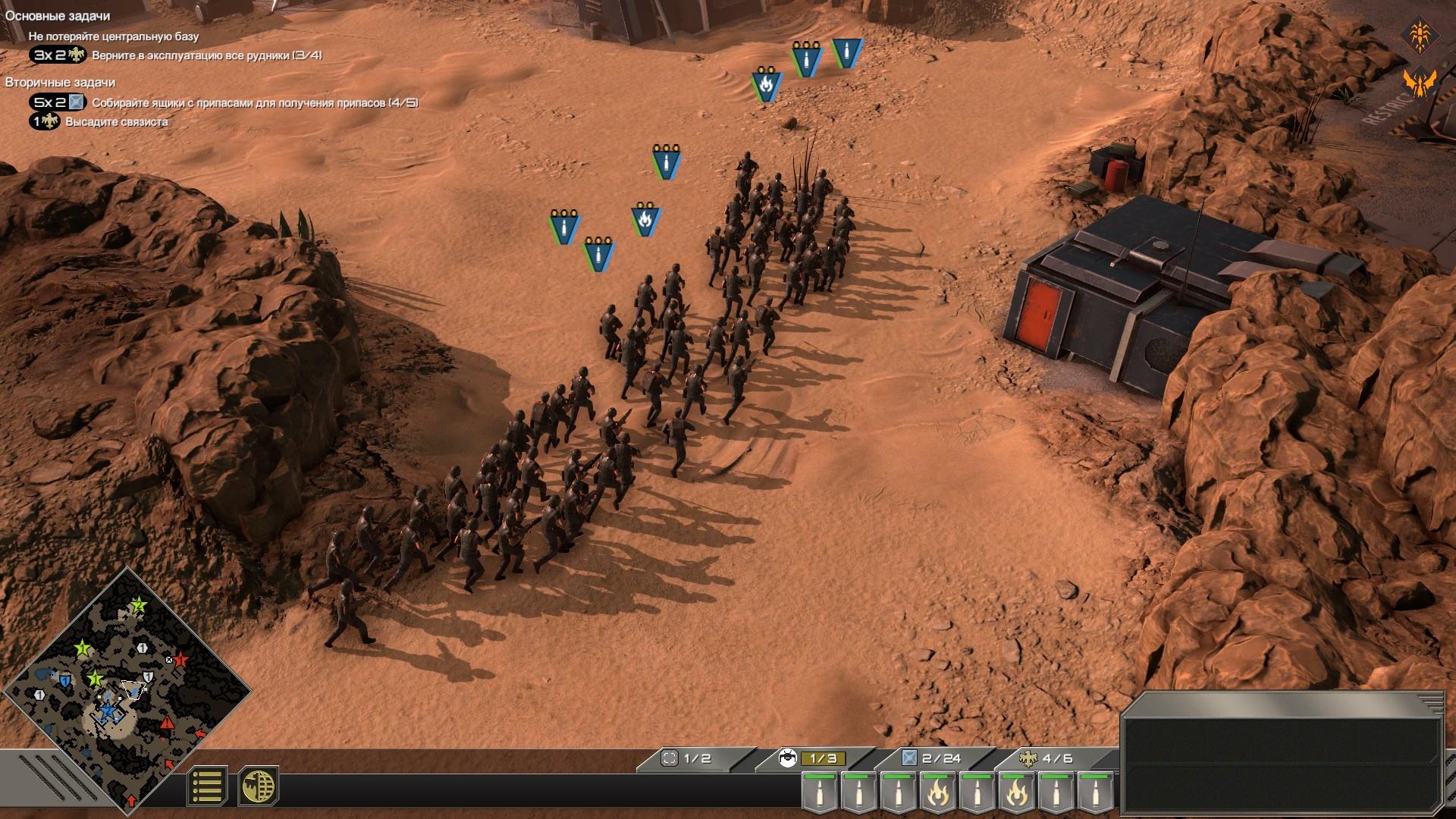The width and height of the screenshot is (1456, 819).
Task: Open the globe overview button beside the list
Action: (258, 786)
